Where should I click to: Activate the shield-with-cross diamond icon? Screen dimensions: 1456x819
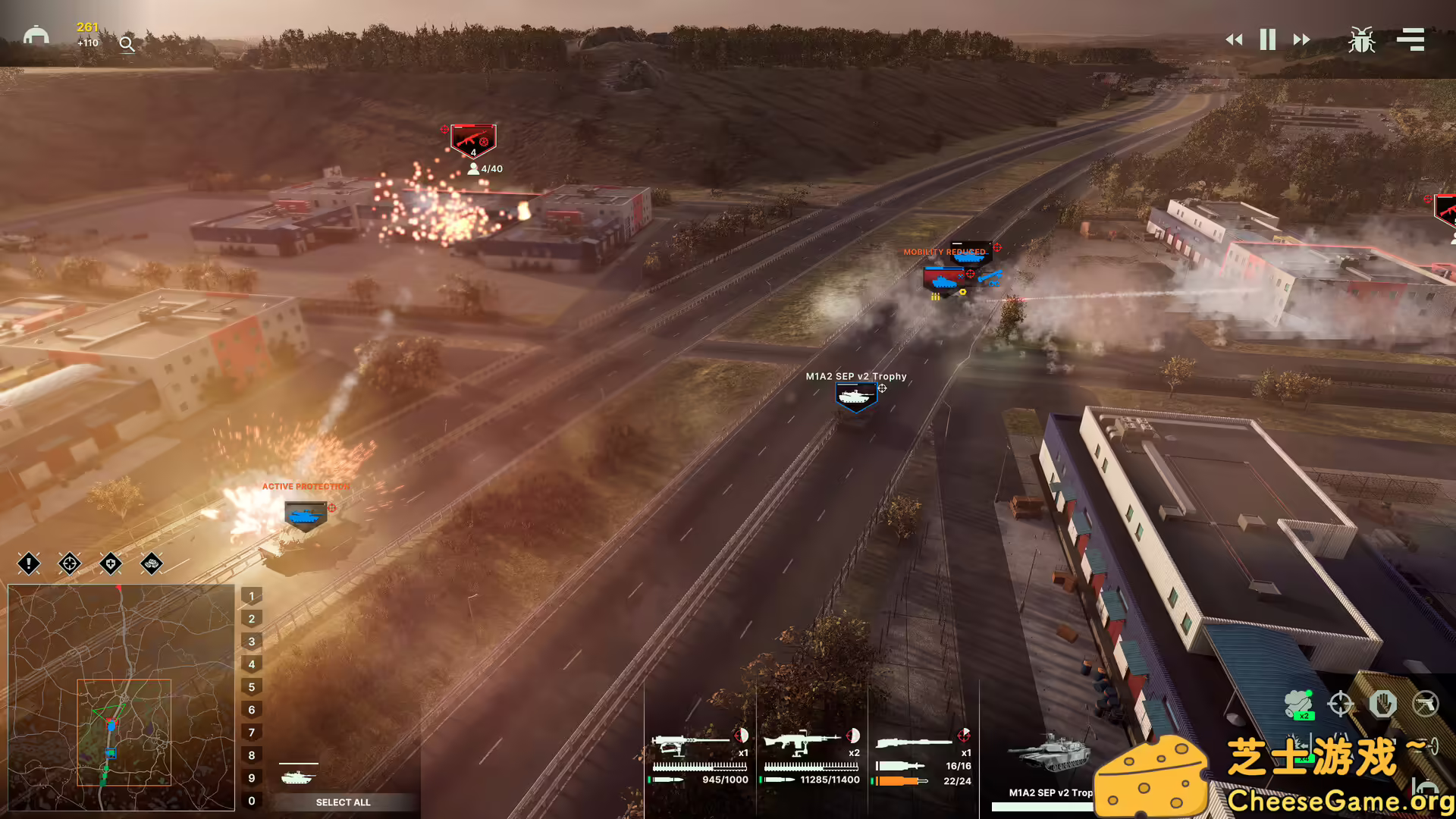(x=111, y=563)
